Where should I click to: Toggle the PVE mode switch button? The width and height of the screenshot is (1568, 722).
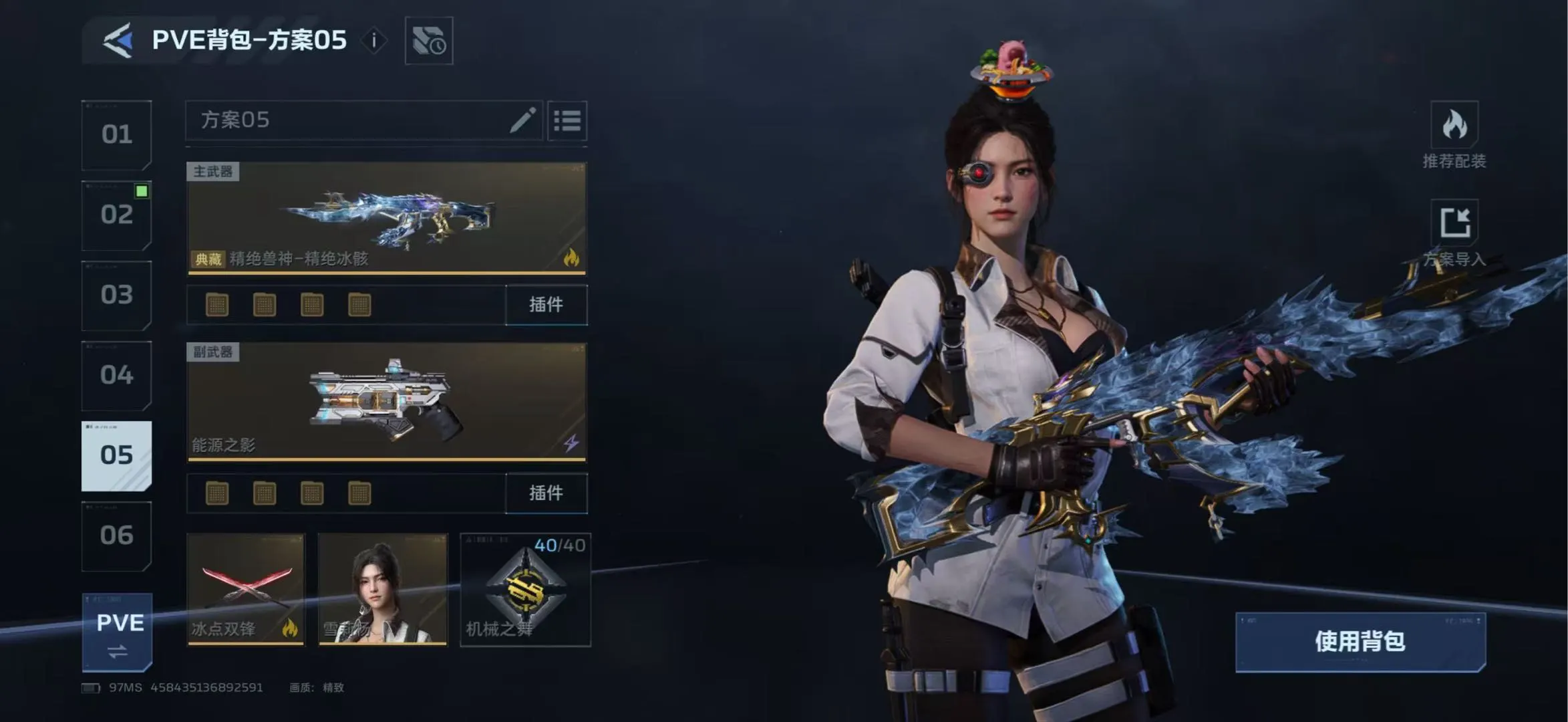[x=118, y=632]
